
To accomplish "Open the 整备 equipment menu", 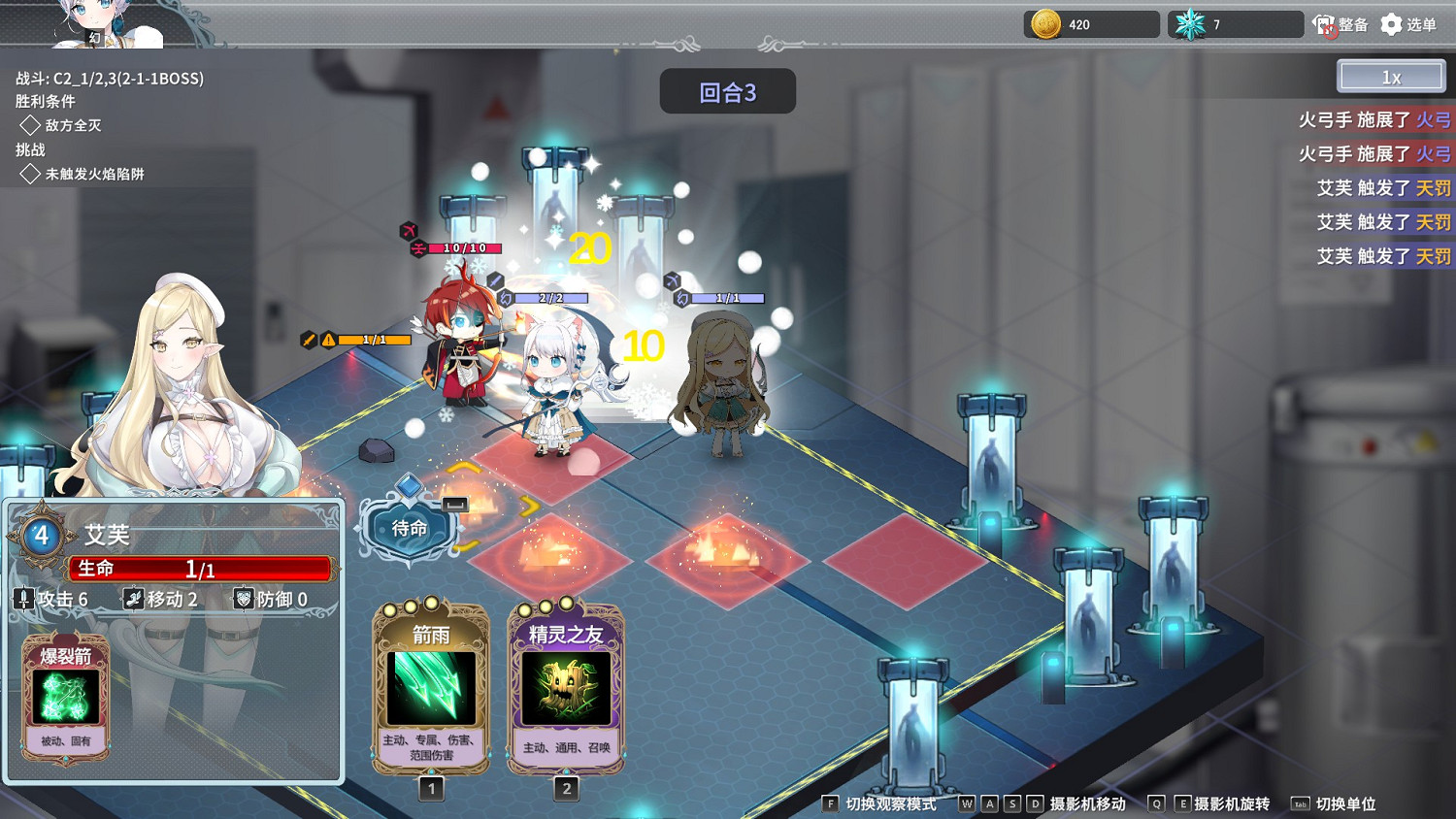I will [1340, 24].
